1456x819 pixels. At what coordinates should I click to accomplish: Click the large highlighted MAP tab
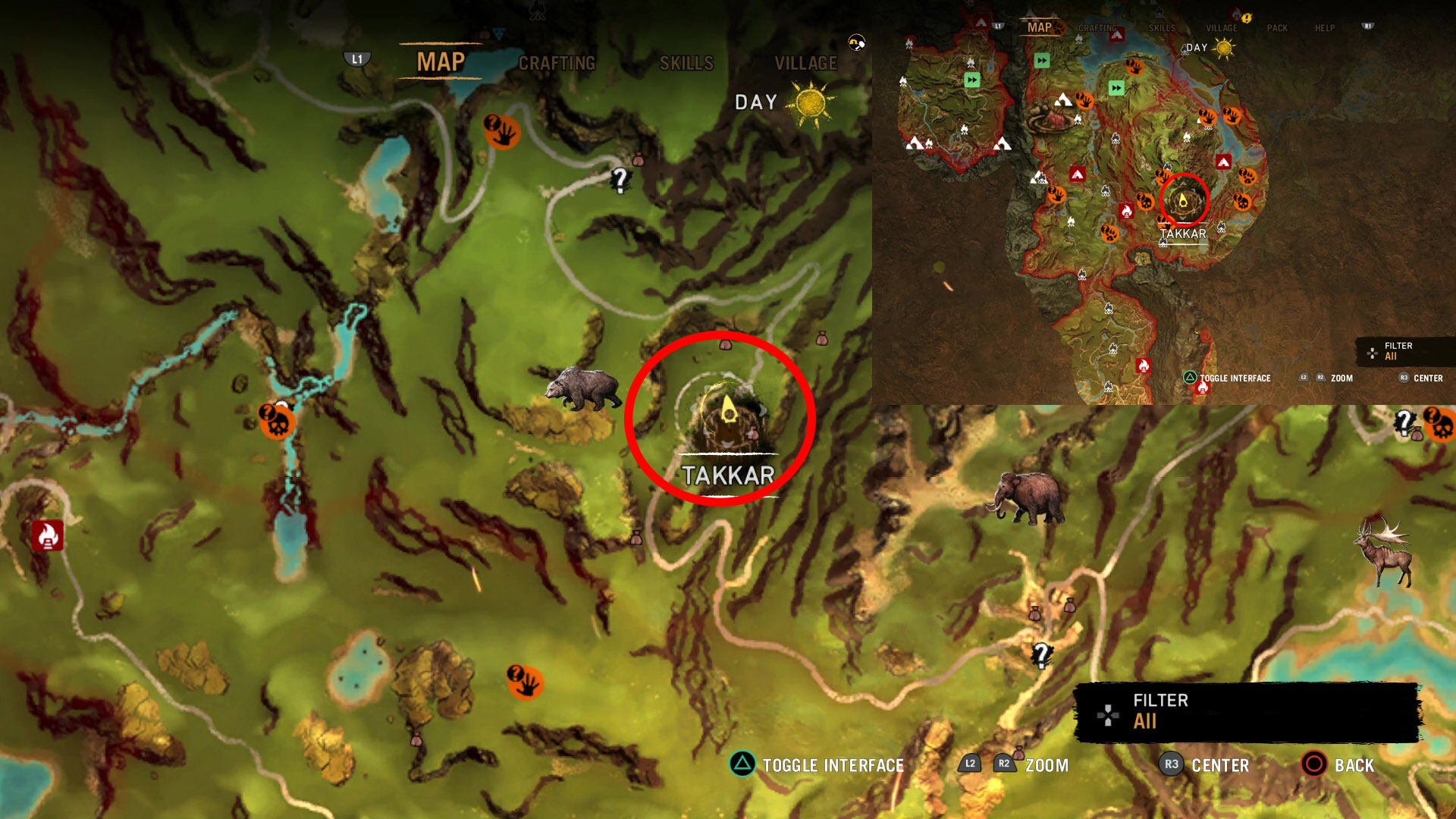(441, 62)
